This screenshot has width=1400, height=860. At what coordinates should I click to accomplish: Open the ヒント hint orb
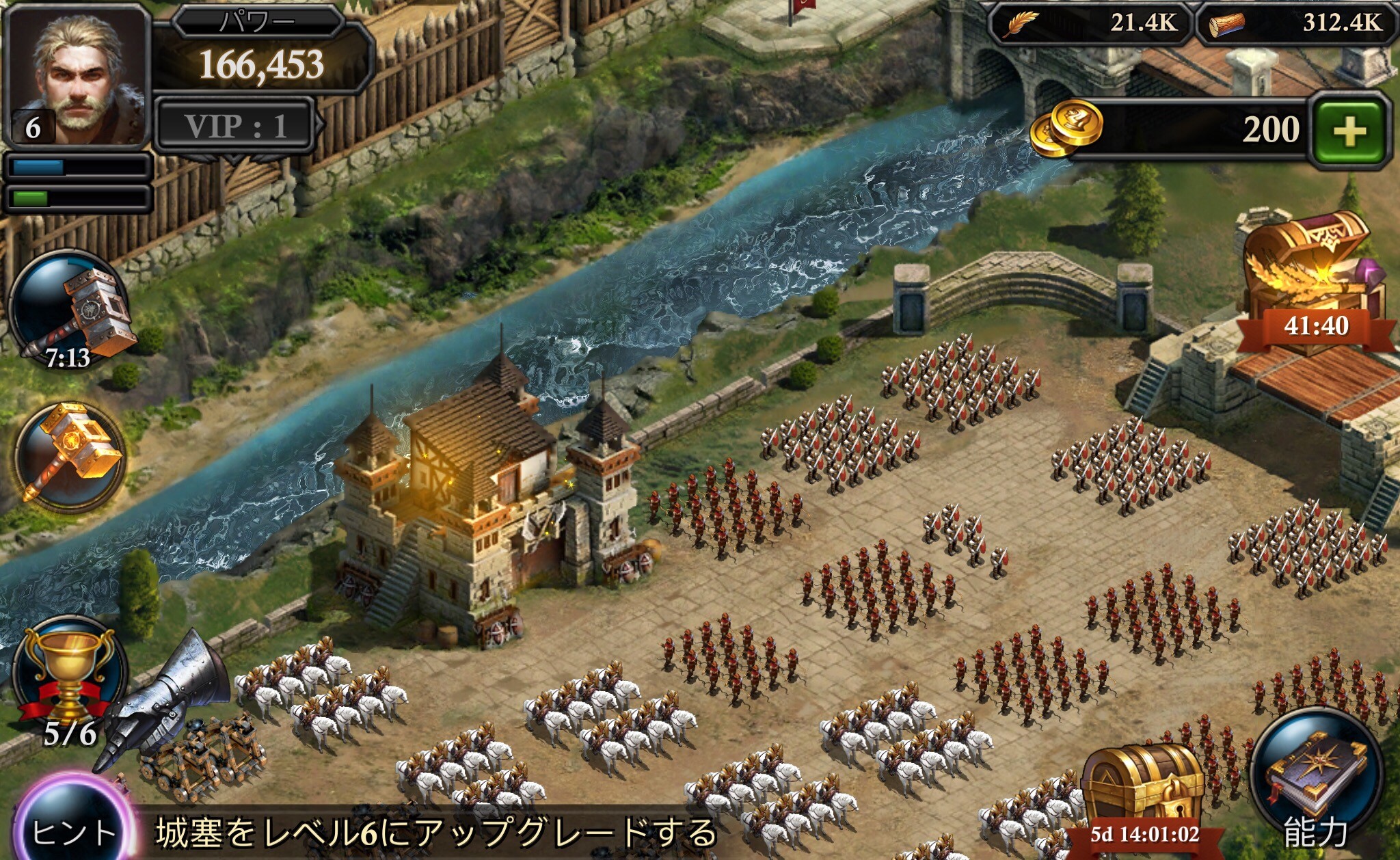(73, 829)
